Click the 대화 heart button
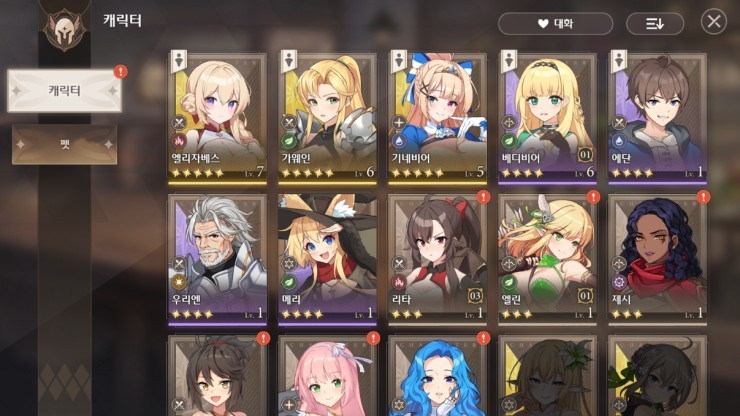 555,23
